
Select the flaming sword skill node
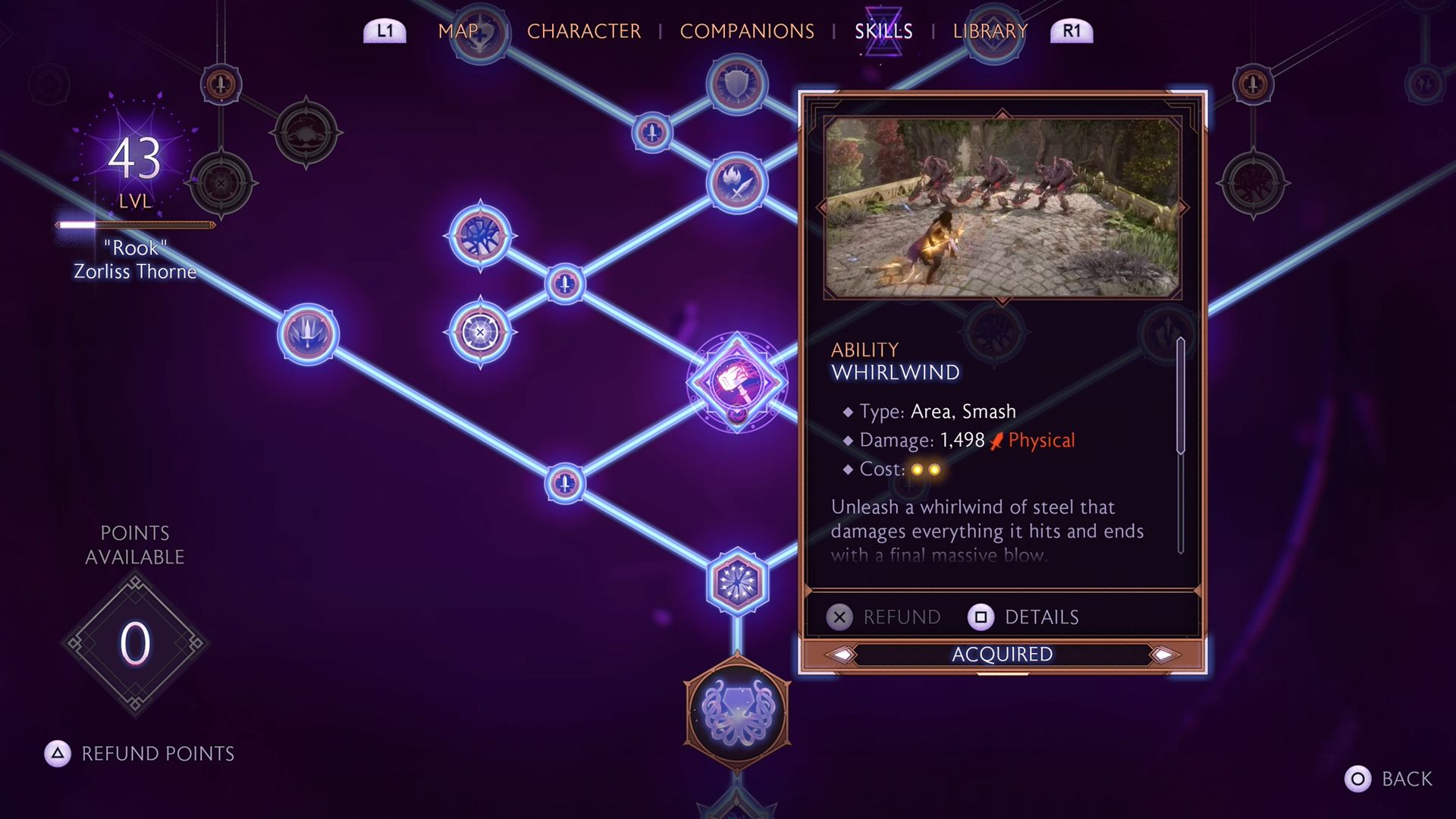click(736, 183)
